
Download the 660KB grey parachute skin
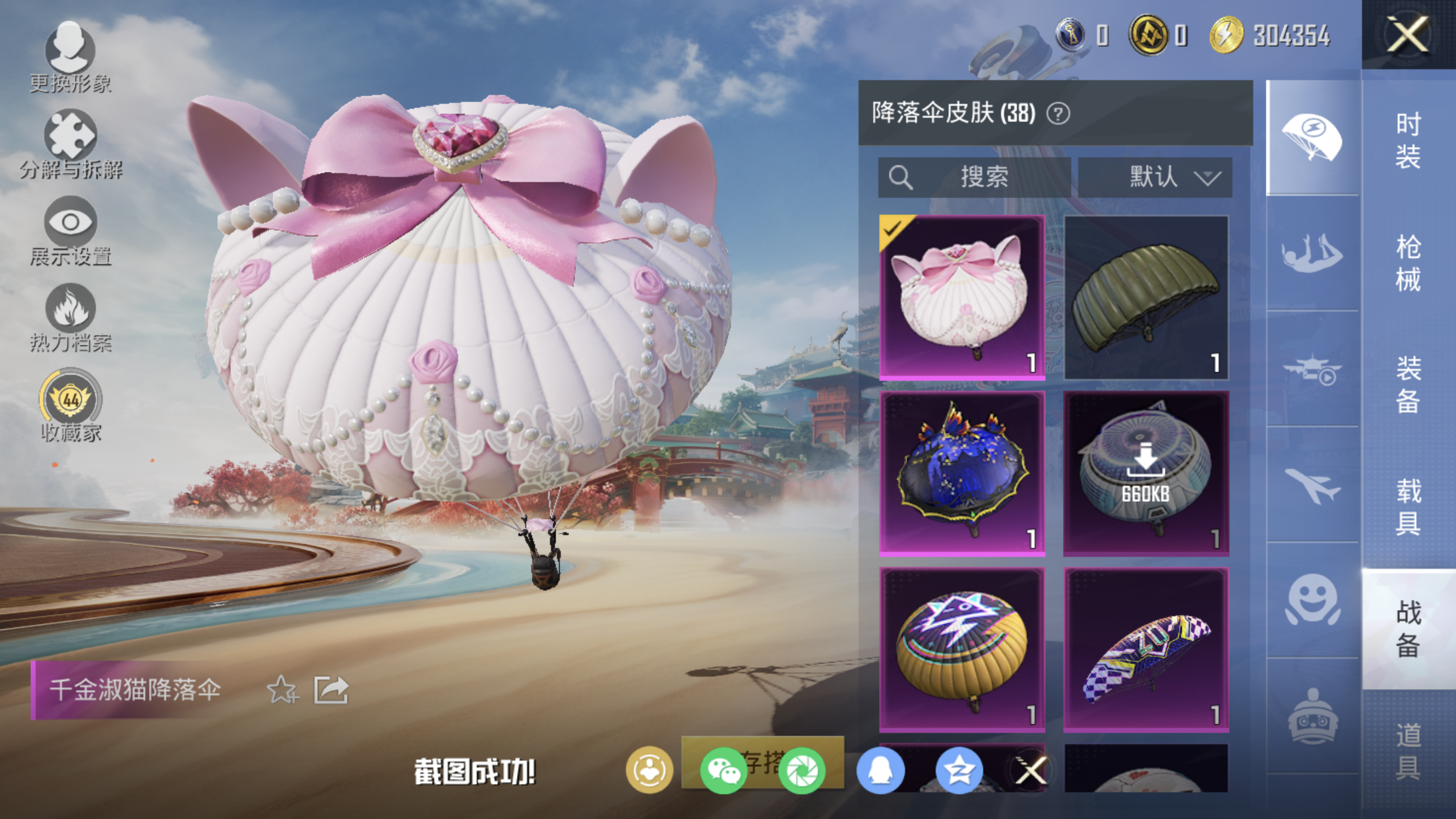pyautogui.click(x=1146, y=473)
